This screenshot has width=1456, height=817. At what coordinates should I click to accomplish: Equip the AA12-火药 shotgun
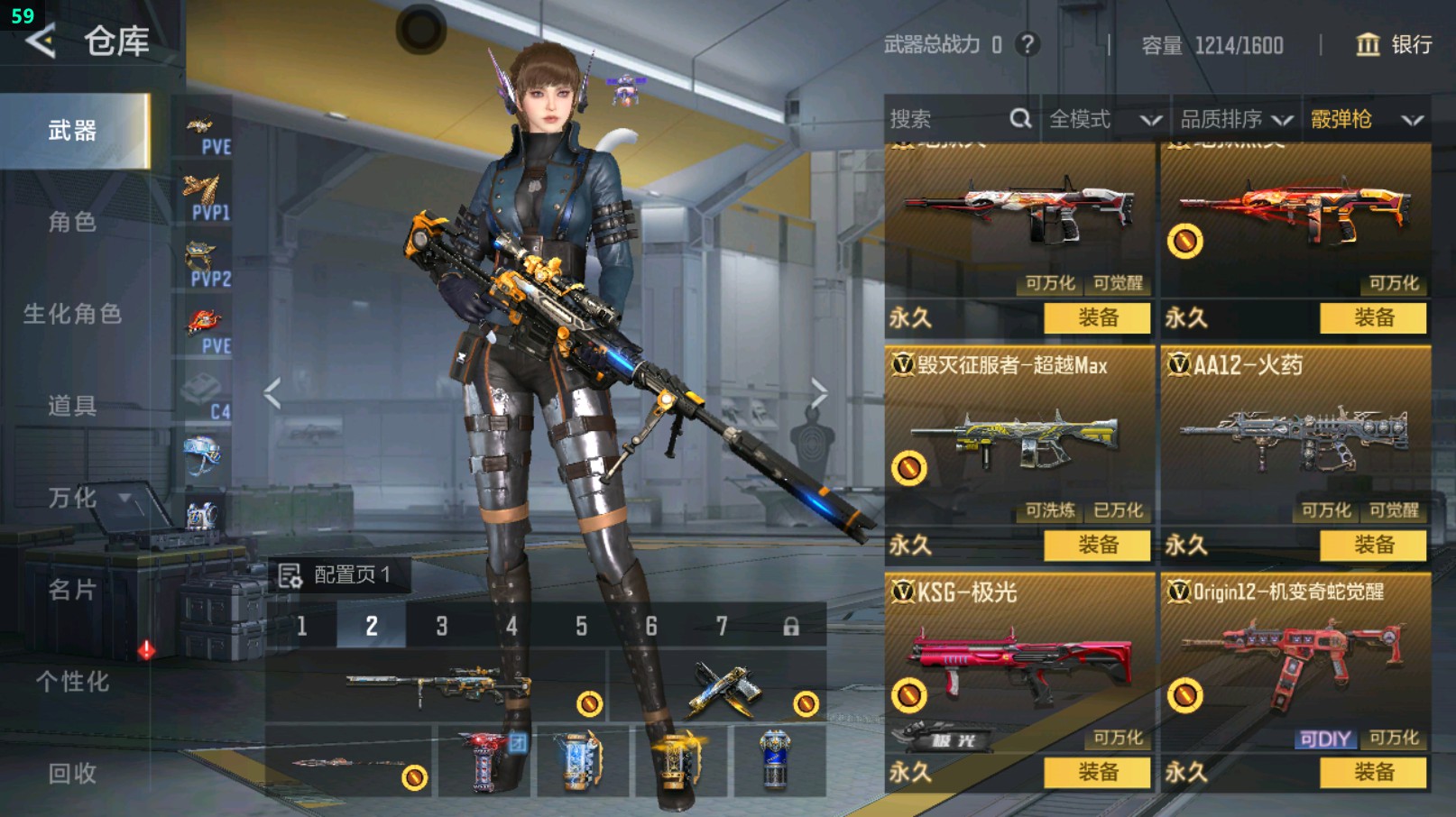(1373, 545)
